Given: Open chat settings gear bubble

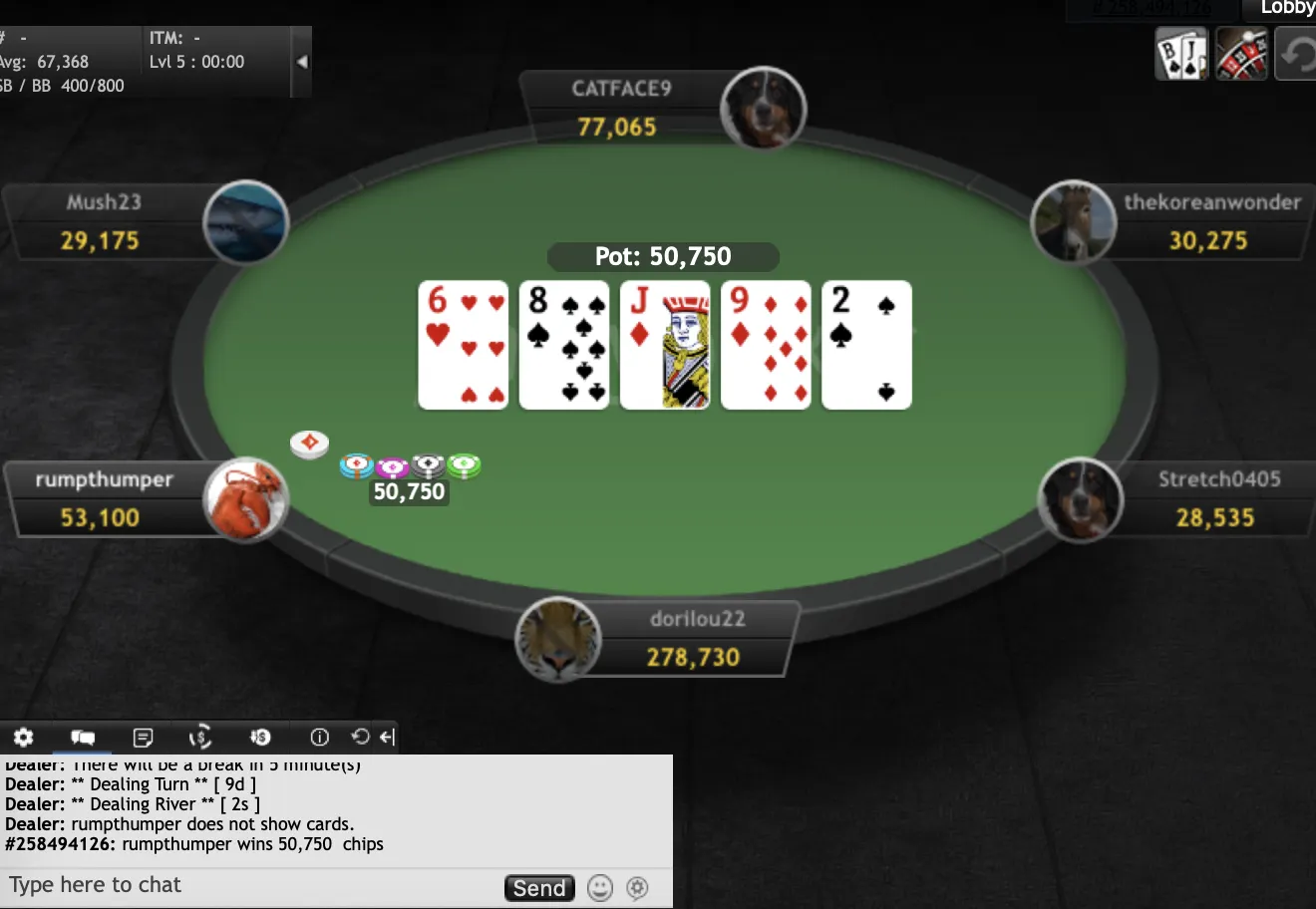Looking at the screenshot, I should (637, 888).
